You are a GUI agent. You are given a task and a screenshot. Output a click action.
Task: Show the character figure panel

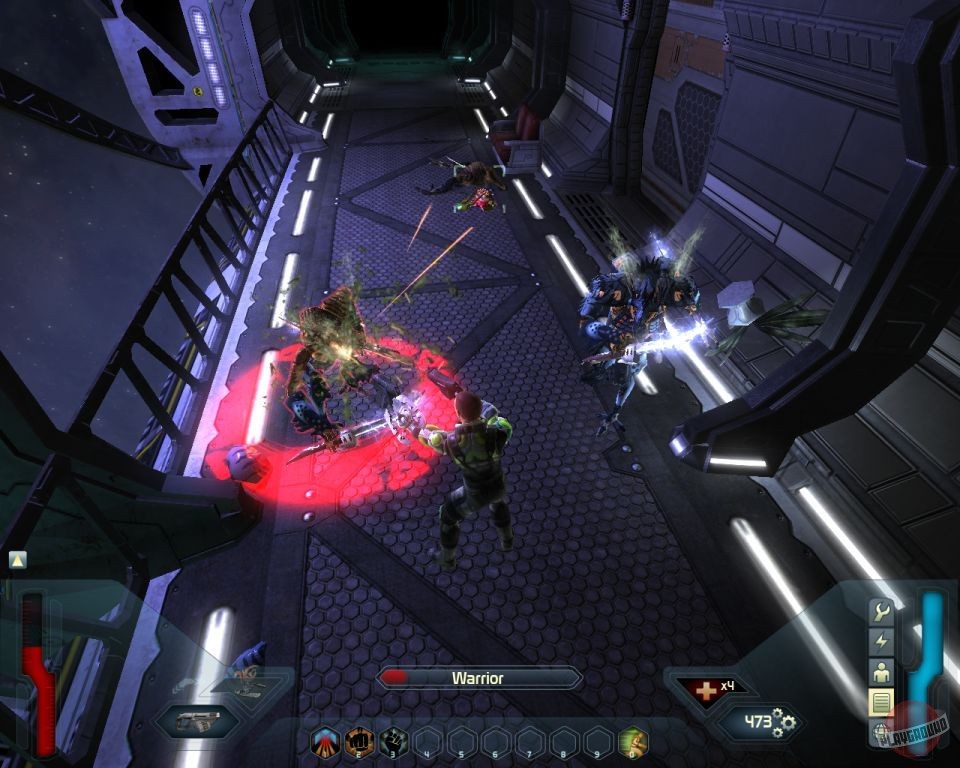pyautogui.click(x=881, y=671)
